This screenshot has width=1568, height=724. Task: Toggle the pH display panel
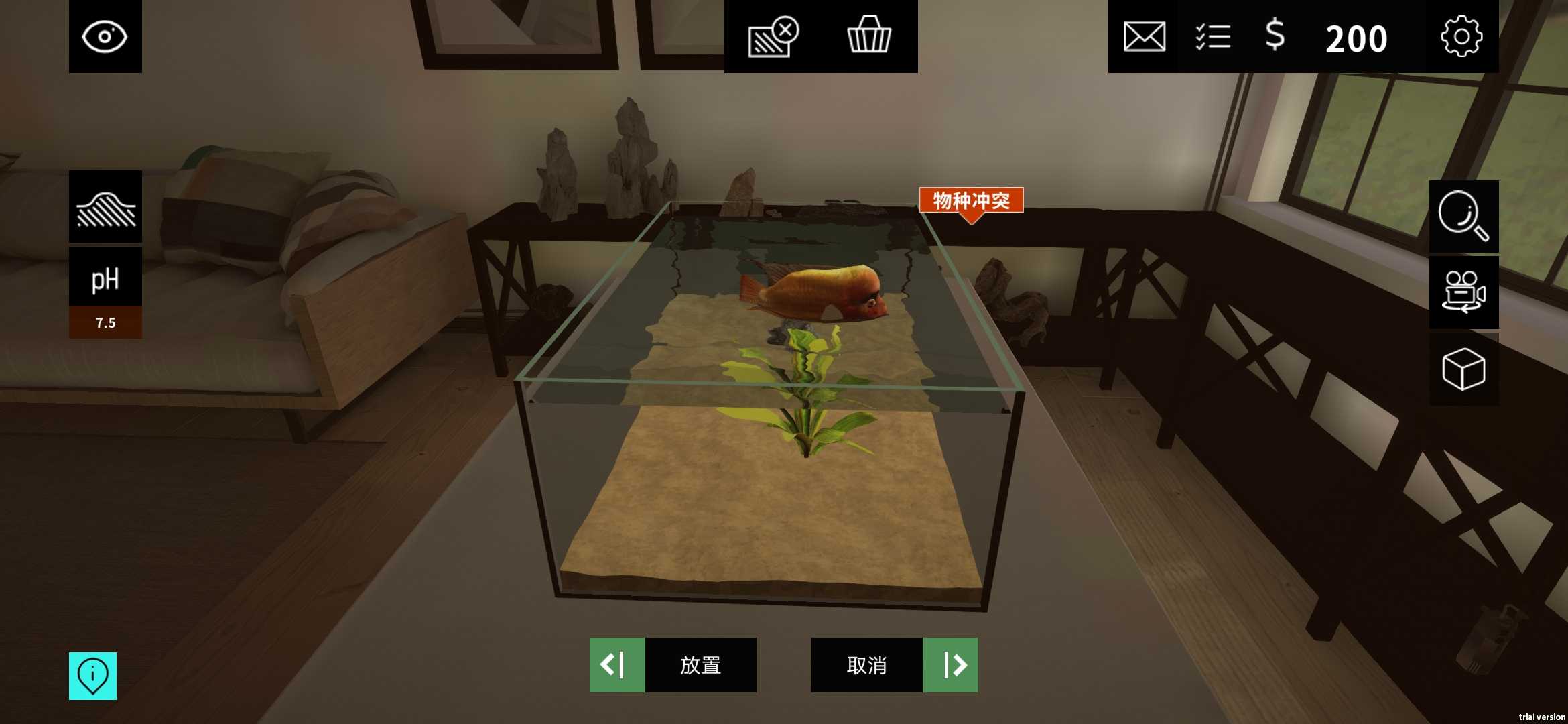(x=105, y=278)
